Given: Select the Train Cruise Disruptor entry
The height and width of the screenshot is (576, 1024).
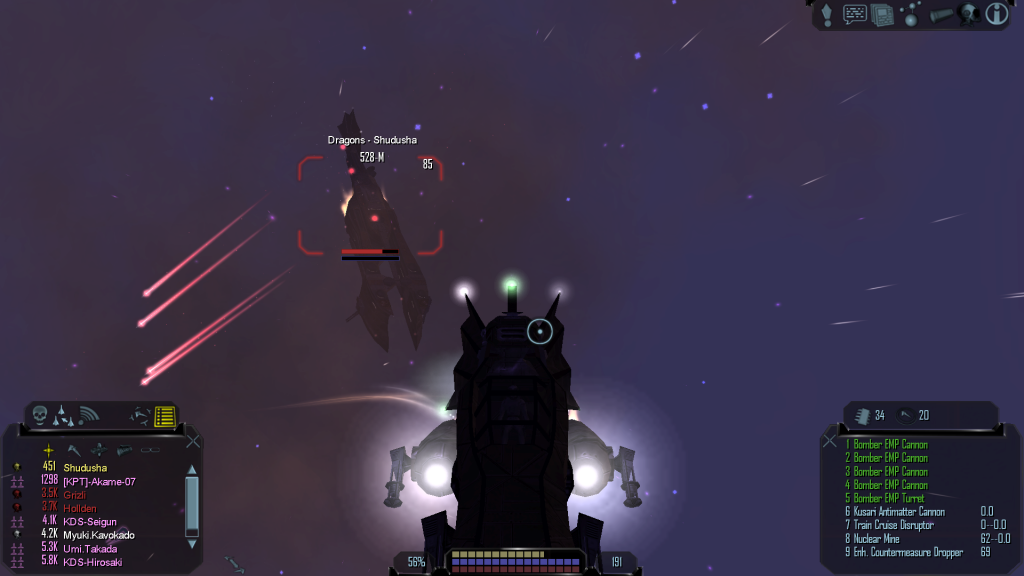Looking at the screenshot, I should 893,525.
